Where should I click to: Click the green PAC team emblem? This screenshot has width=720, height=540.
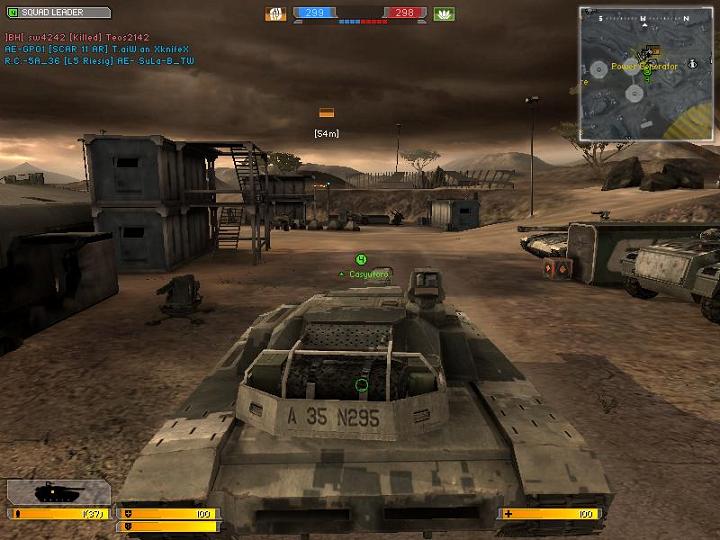(x=444, y=14)
